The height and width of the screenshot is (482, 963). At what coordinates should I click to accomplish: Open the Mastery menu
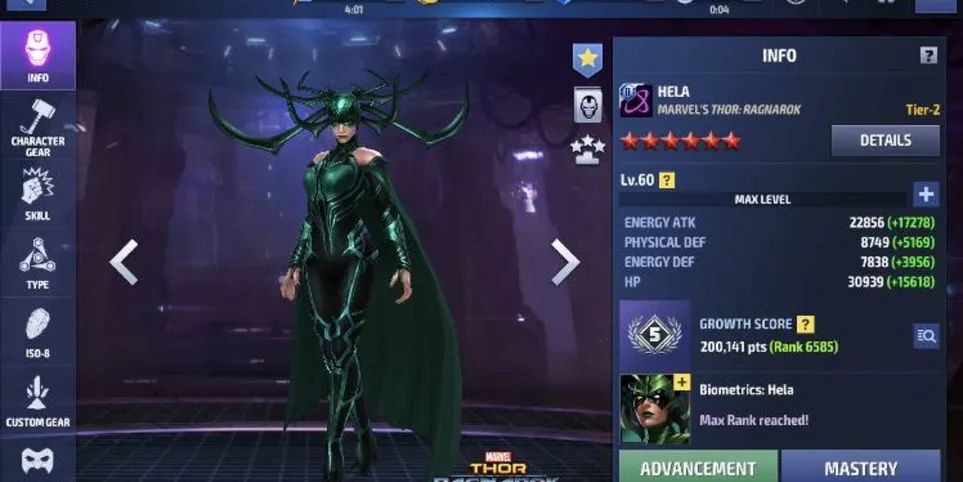[x=860, y=467]
